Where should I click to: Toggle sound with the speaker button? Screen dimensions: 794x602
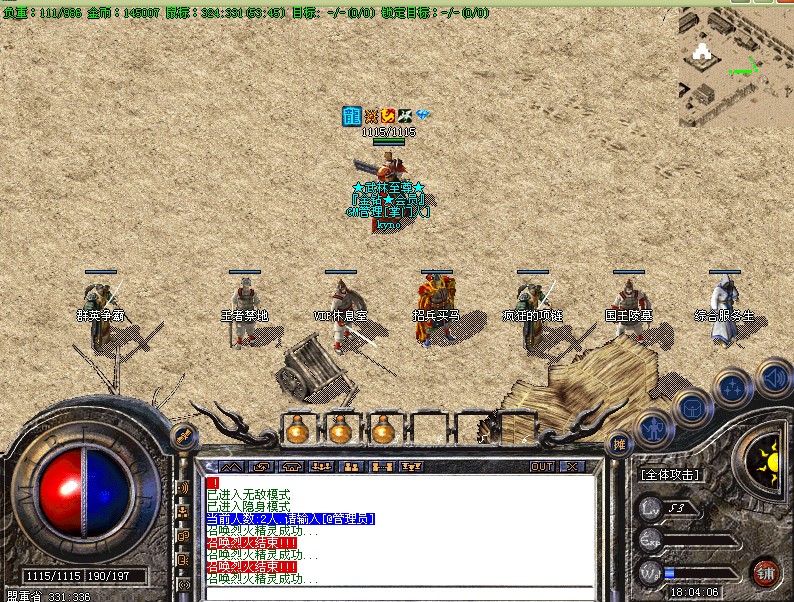coord(773,376)
